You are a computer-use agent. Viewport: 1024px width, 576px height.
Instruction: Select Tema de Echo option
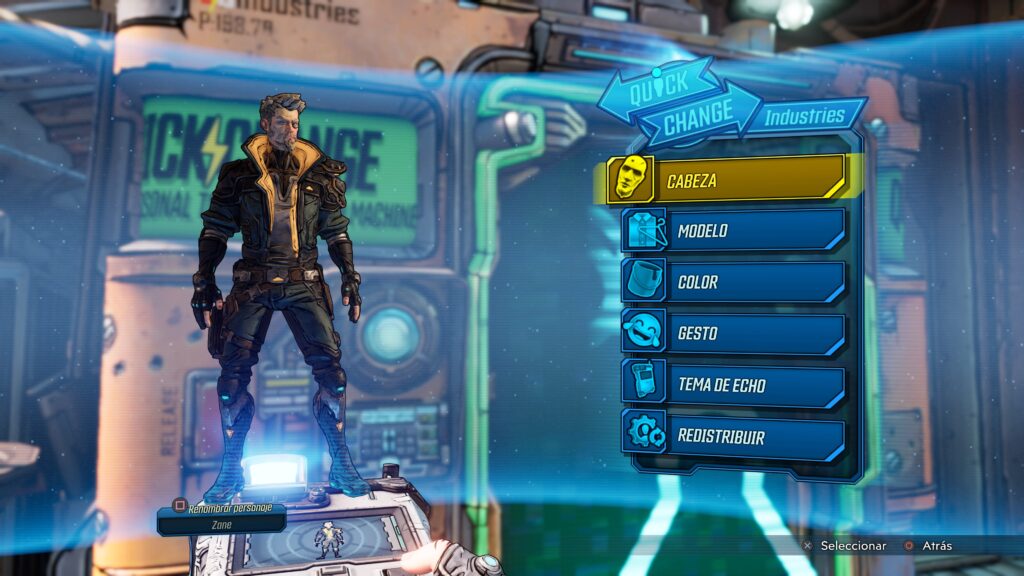tap(733, 386)
